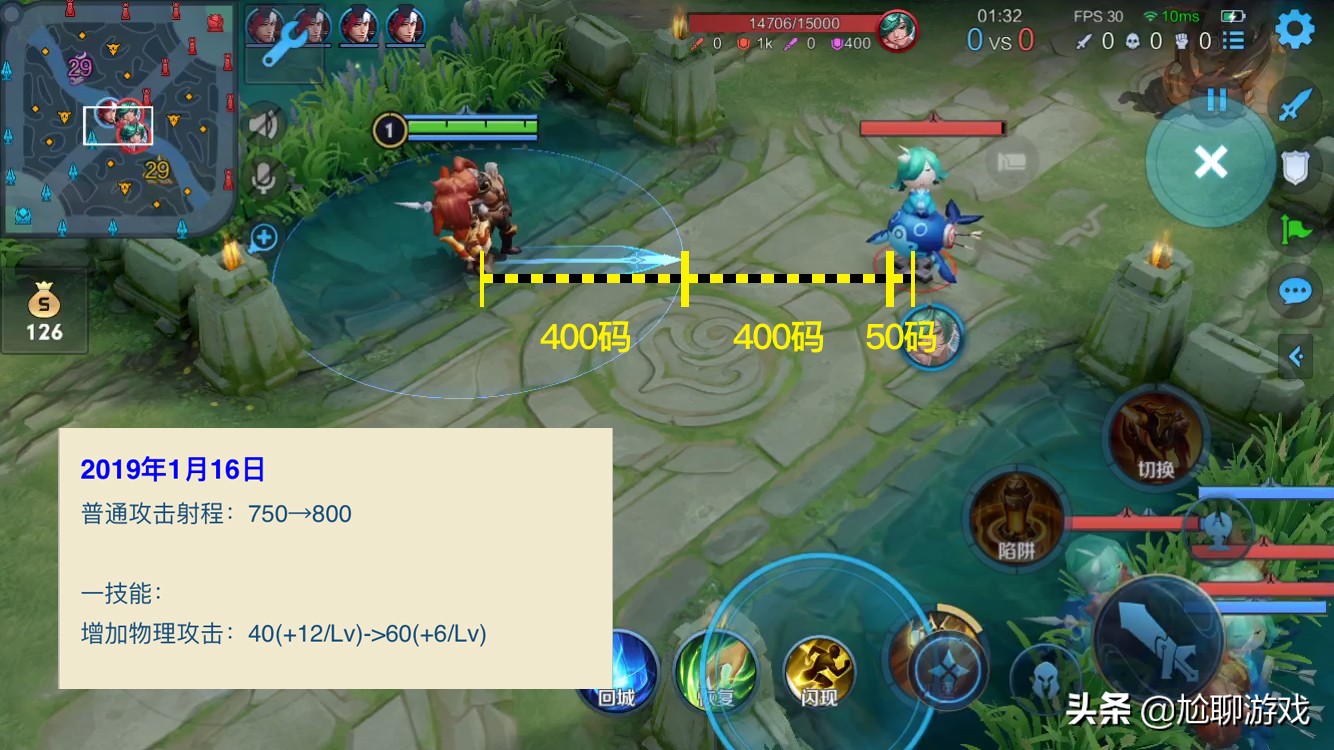Screen dimensions: 1334x750
Task: Send the blue sword attack signal
Action: (x=1295, y=105)
